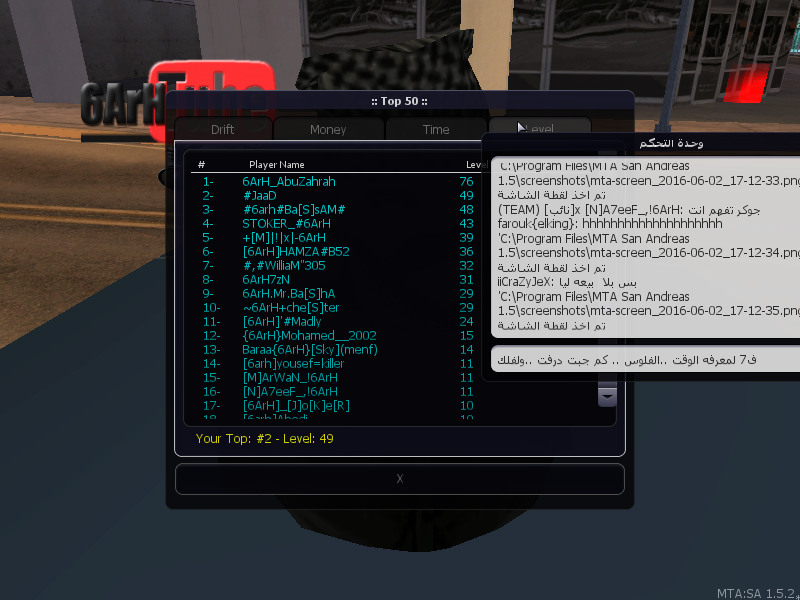Screen dimensions: 800x600
Task: Select the STOKER_#6ArH entry
Action: (x=287, y=224)
